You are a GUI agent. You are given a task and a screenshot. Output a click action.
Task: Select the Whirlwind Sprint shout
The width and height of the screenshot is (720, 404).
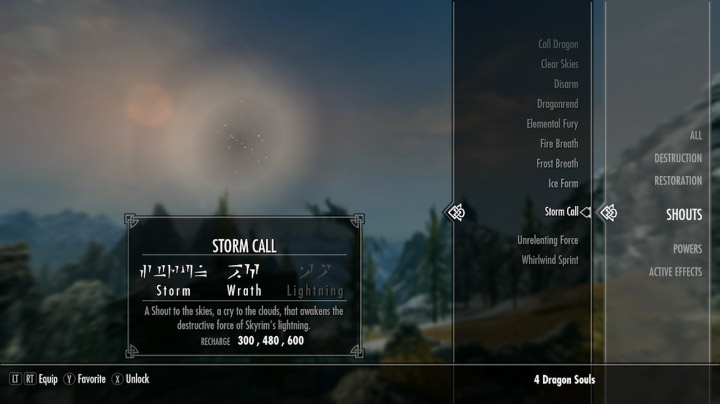(549, 260)
